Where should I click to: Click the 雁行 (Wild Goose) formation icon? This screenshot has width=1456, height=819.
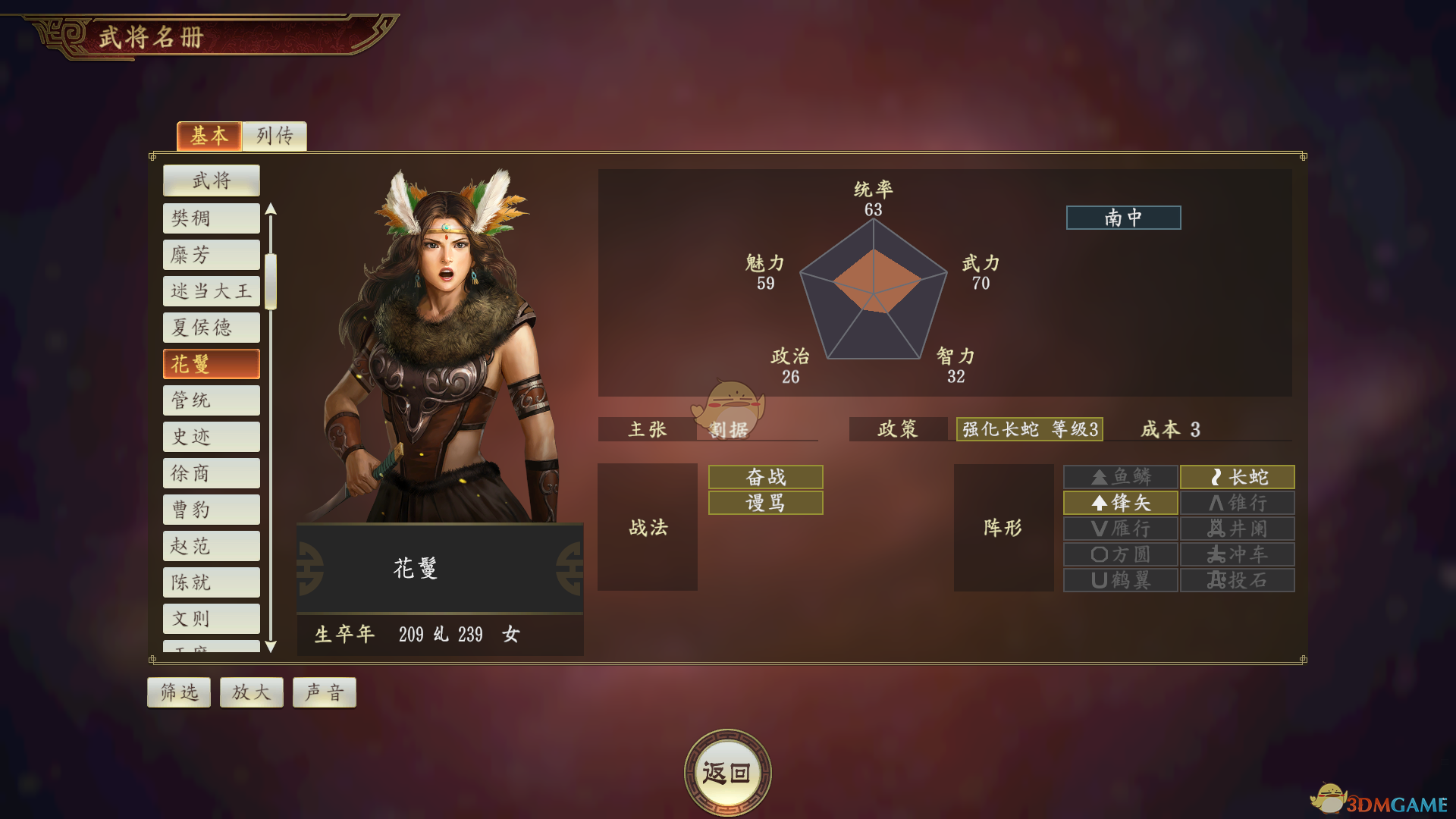1119,529
